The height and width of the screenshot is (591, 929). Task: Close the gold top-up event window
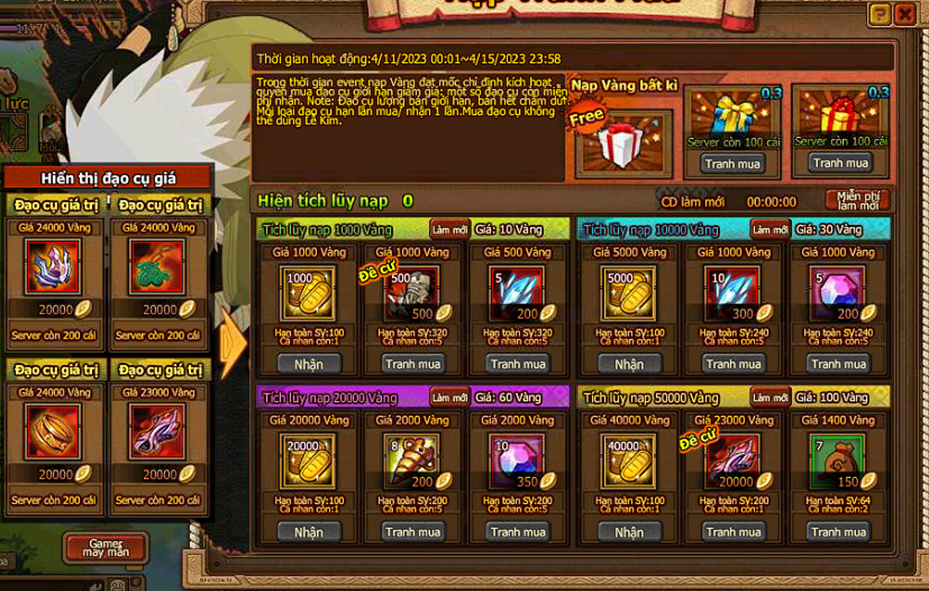click(x=905, y=14)
